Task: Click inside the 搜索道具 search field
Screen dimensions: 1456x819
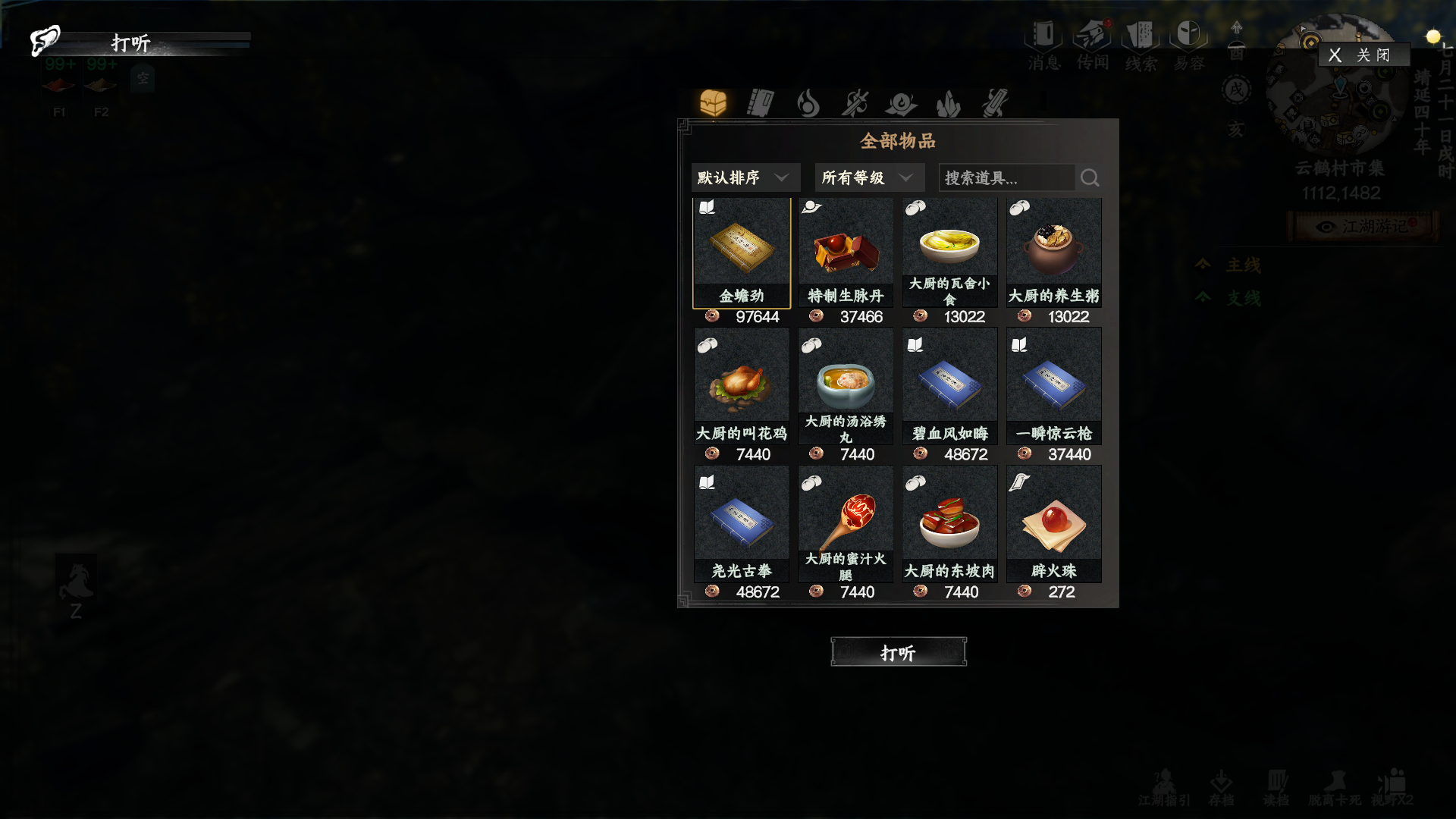Action: [1001, 177]
